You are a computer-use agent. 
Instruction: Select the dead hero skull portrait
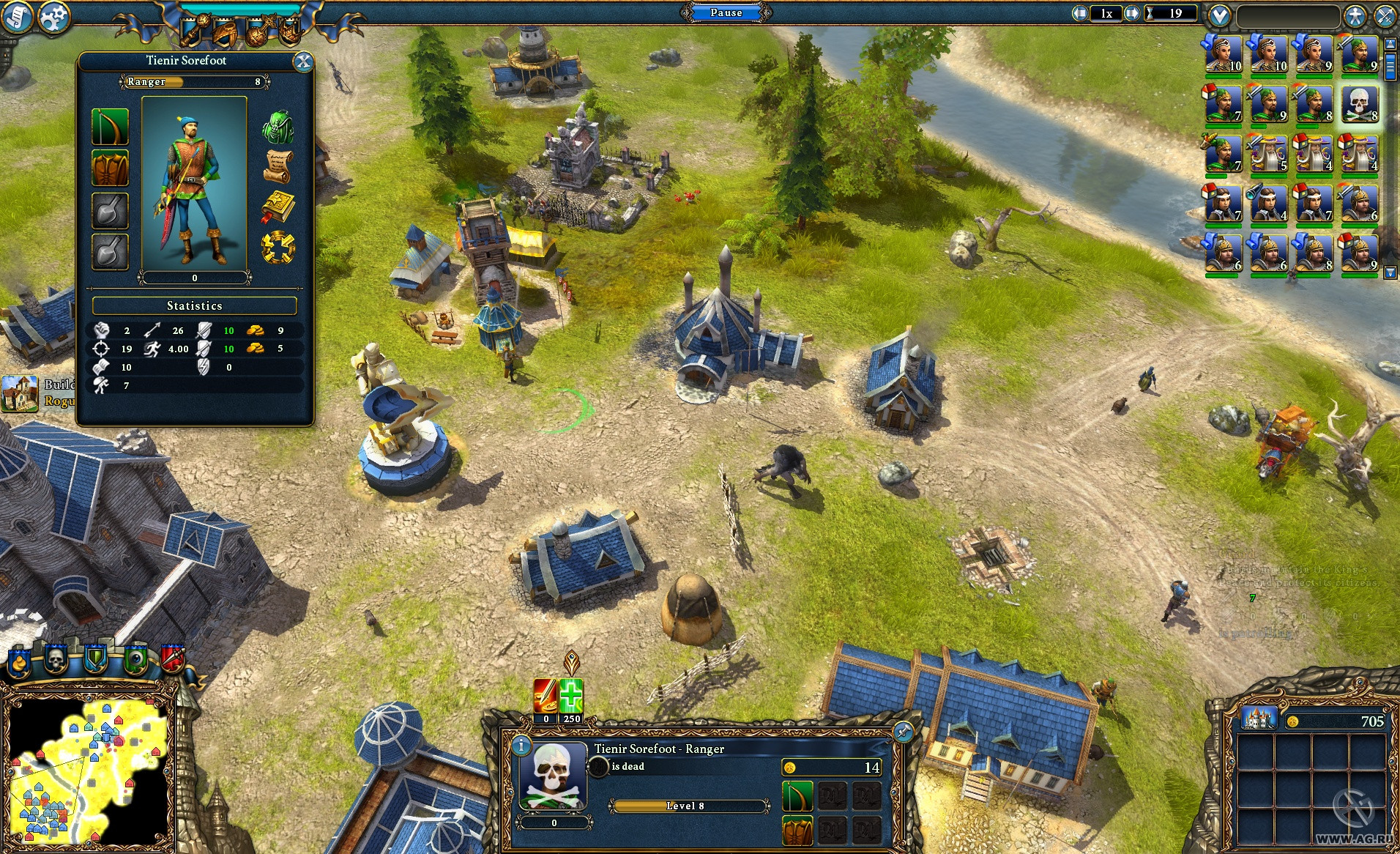point(1359,105)
